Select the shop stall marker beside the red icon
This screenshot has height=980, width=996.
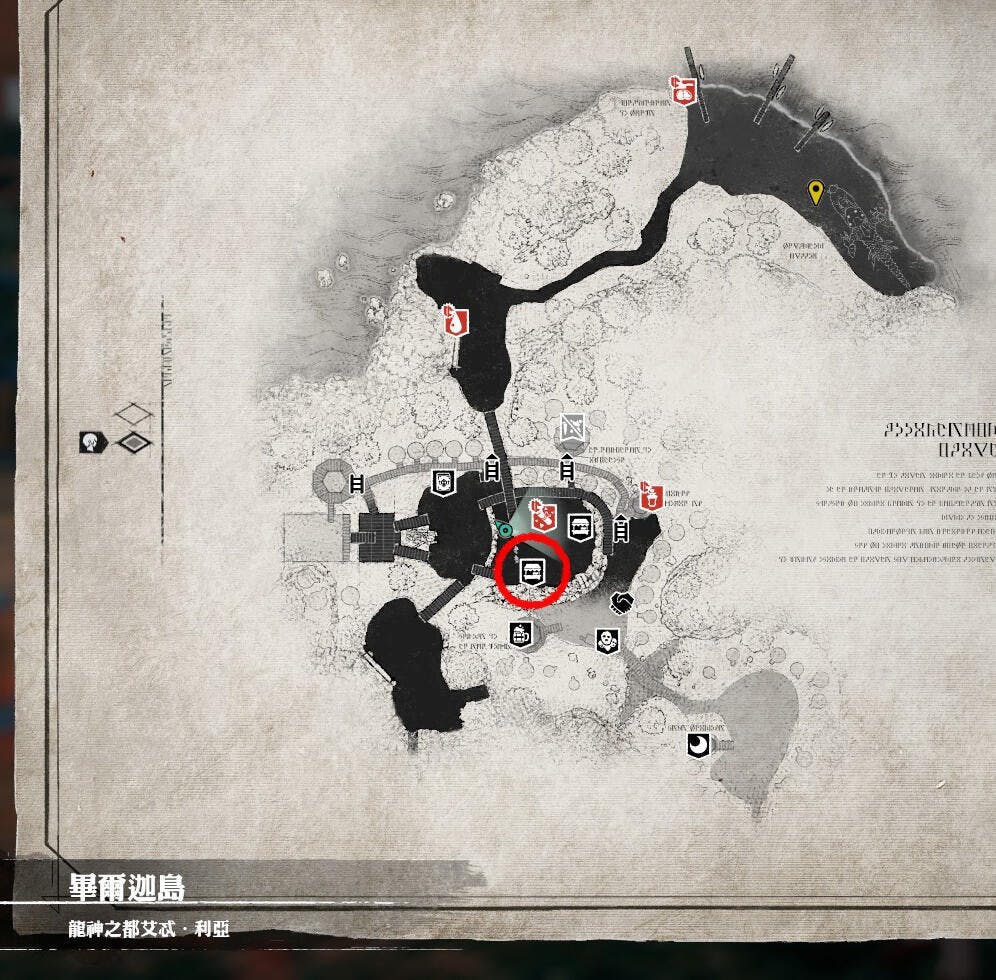pos(579,525)
